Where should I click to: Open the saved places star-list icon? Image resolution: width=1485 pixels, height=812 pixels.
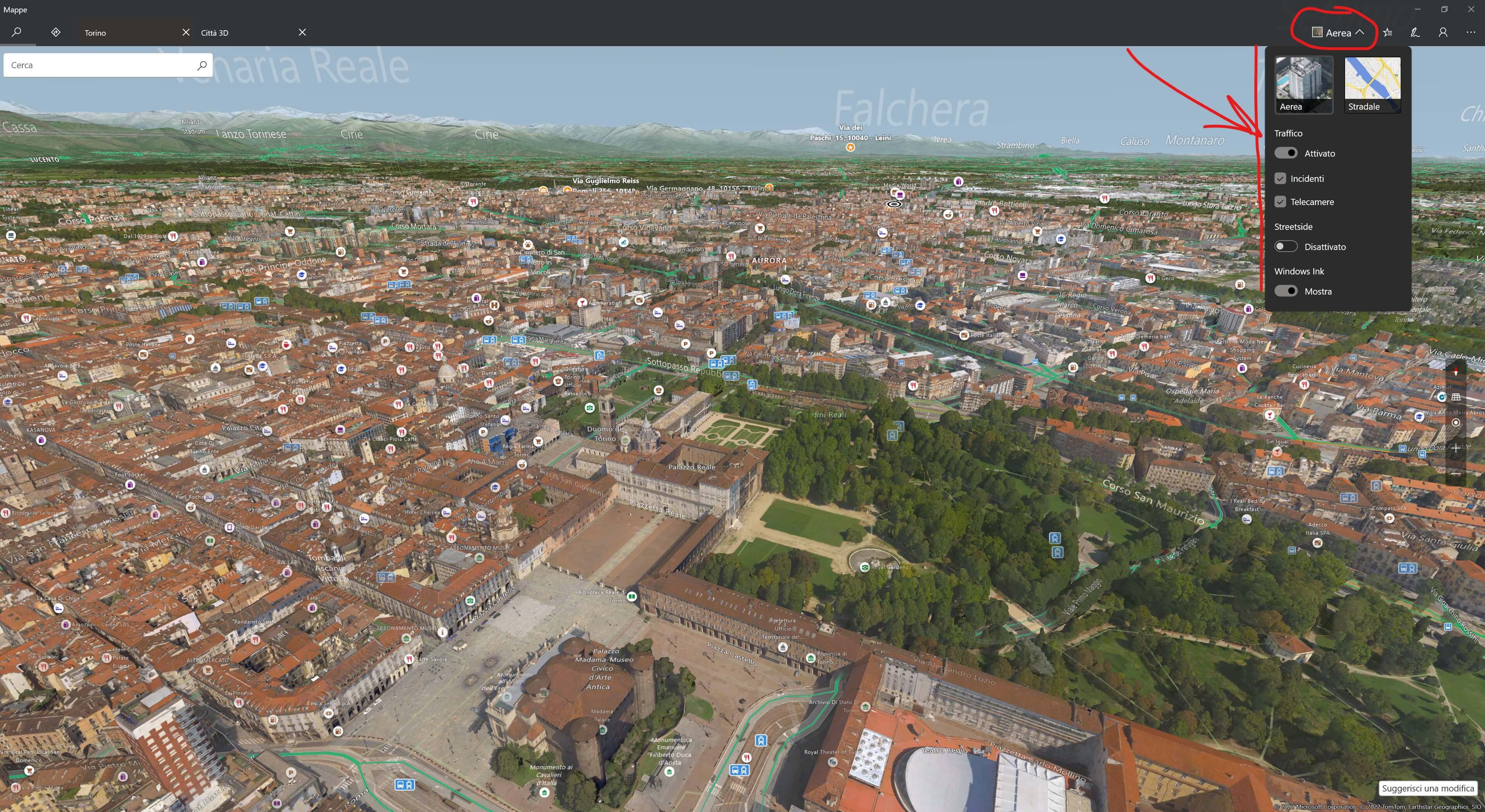pos(1388,33)
